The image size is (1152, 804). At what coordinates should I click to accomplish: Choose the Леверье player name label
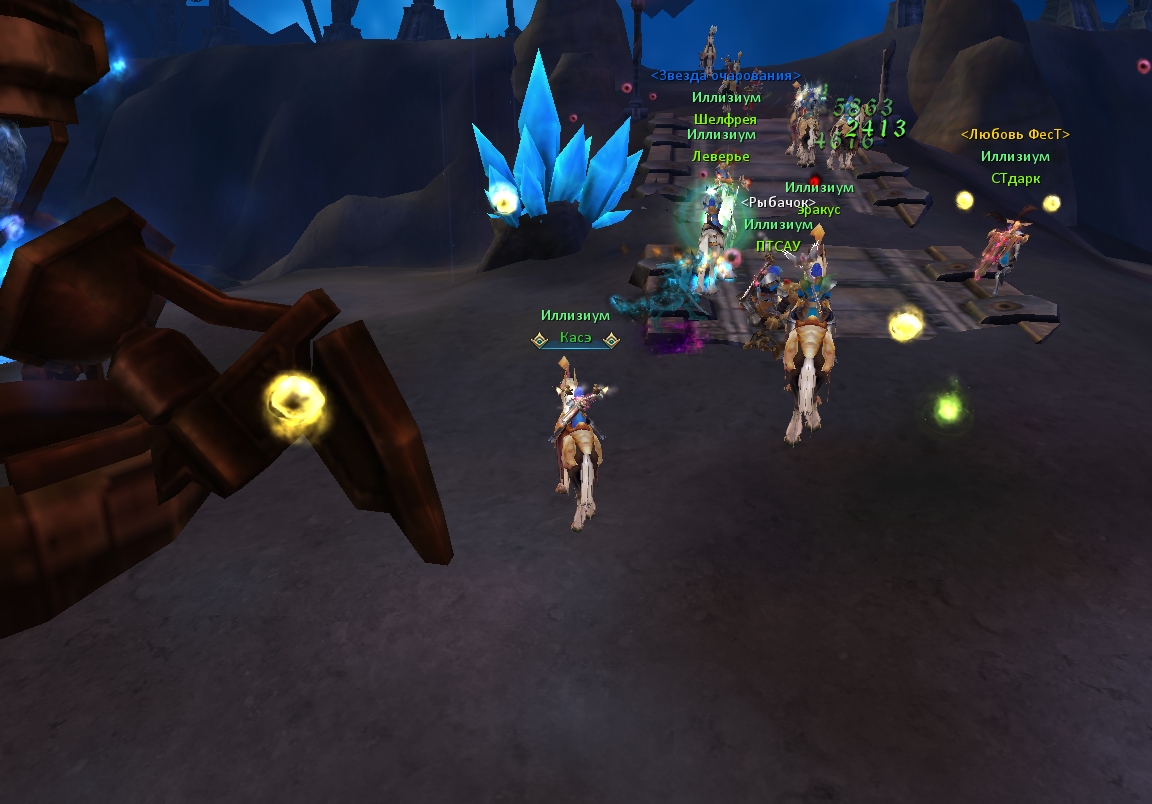point(720,157)
